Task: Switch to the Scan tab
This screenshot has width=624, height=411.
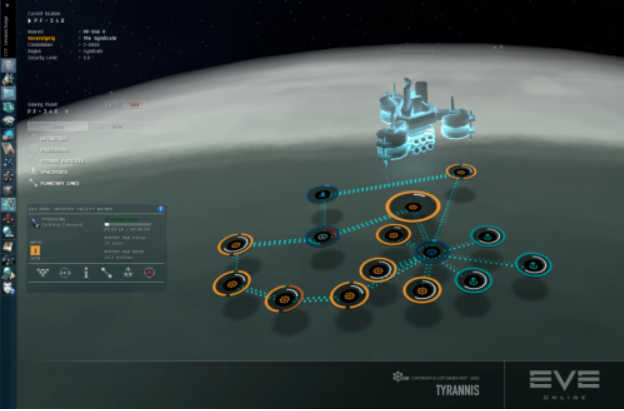Action: [117, 128]
